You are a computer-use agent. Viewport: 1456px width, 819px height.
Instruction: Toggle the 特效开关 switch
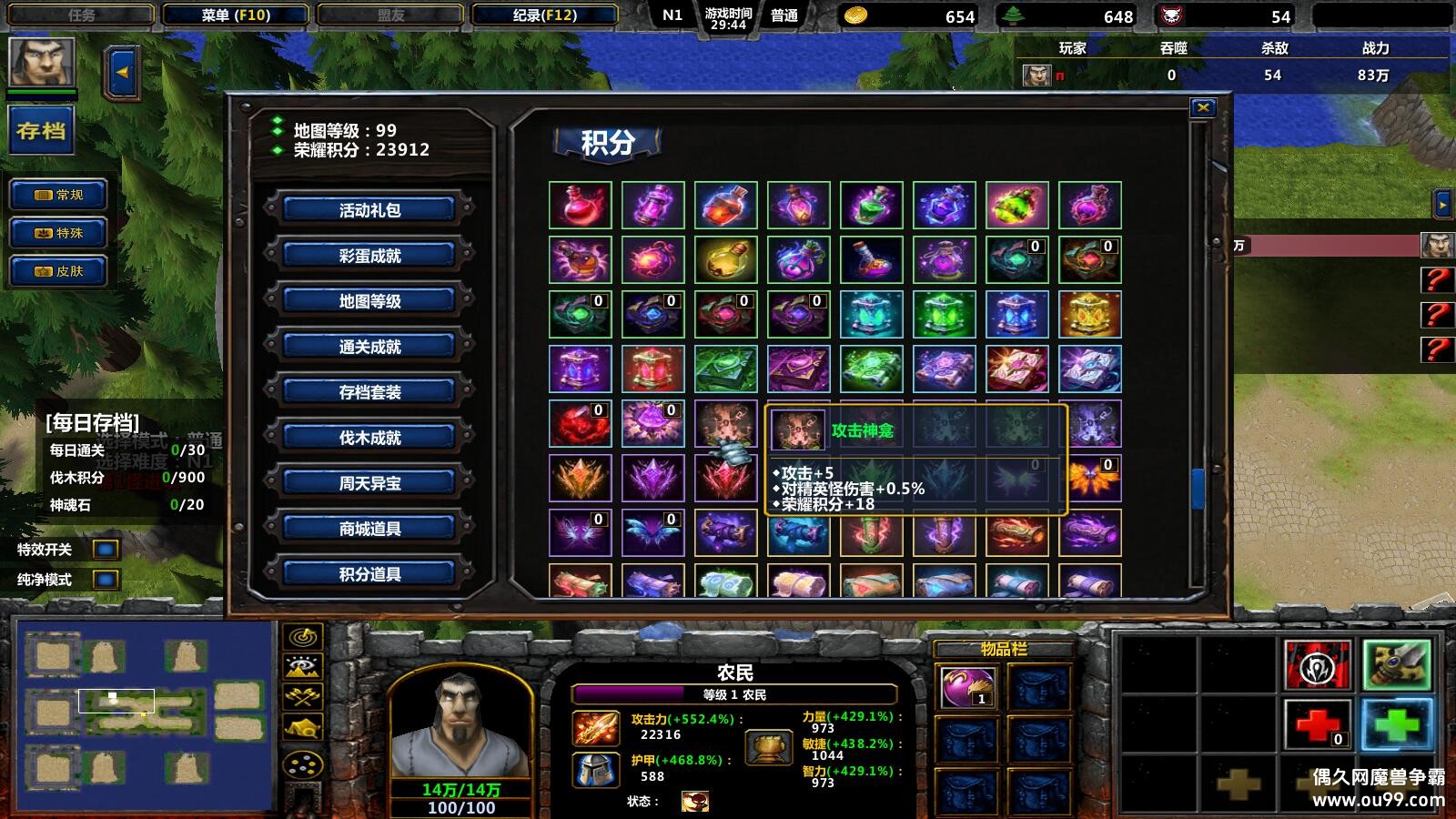[x=106, y=550]
